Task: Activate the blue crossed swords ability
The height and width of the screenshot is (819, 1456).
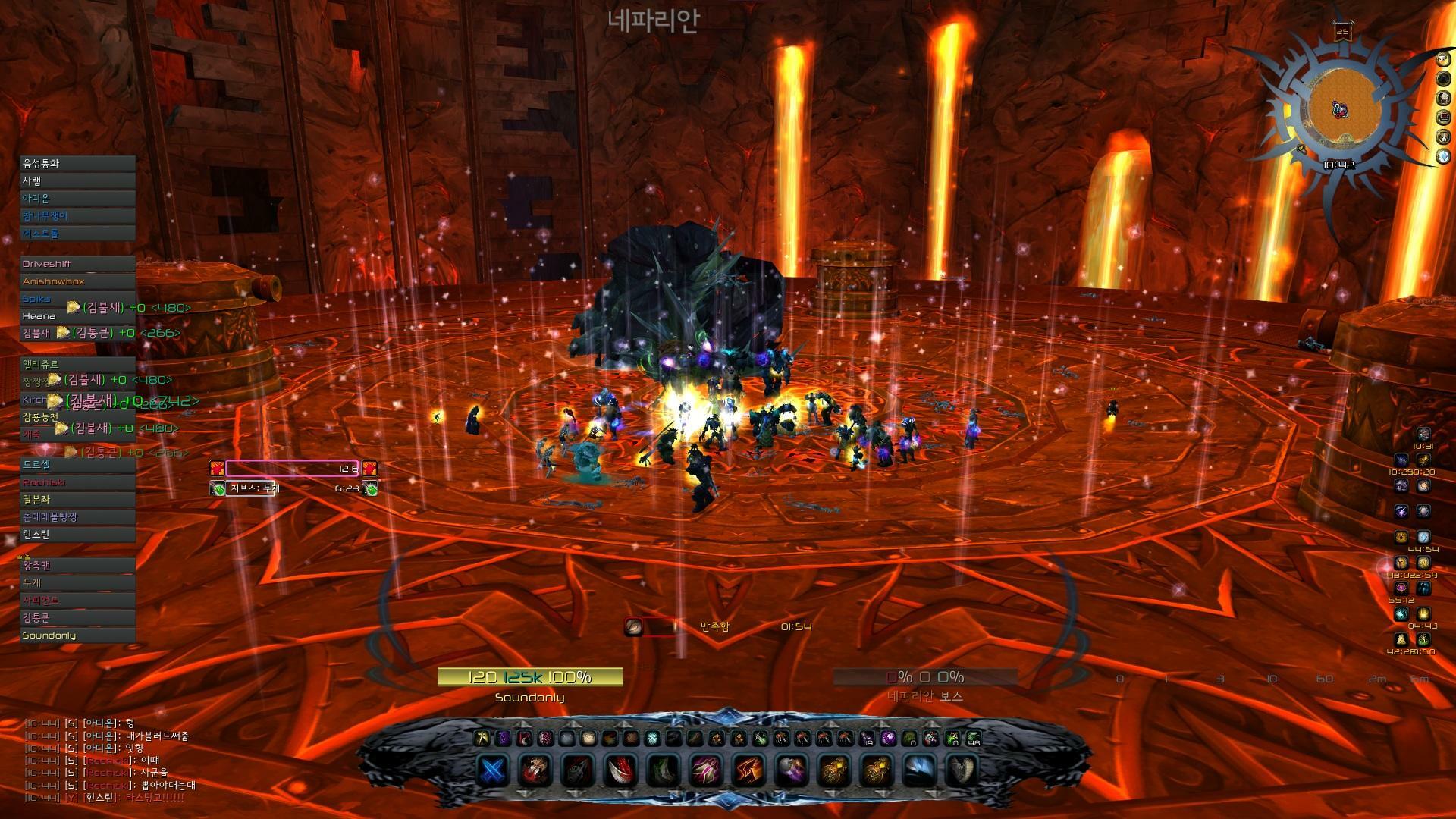Action: coord(493,770)
